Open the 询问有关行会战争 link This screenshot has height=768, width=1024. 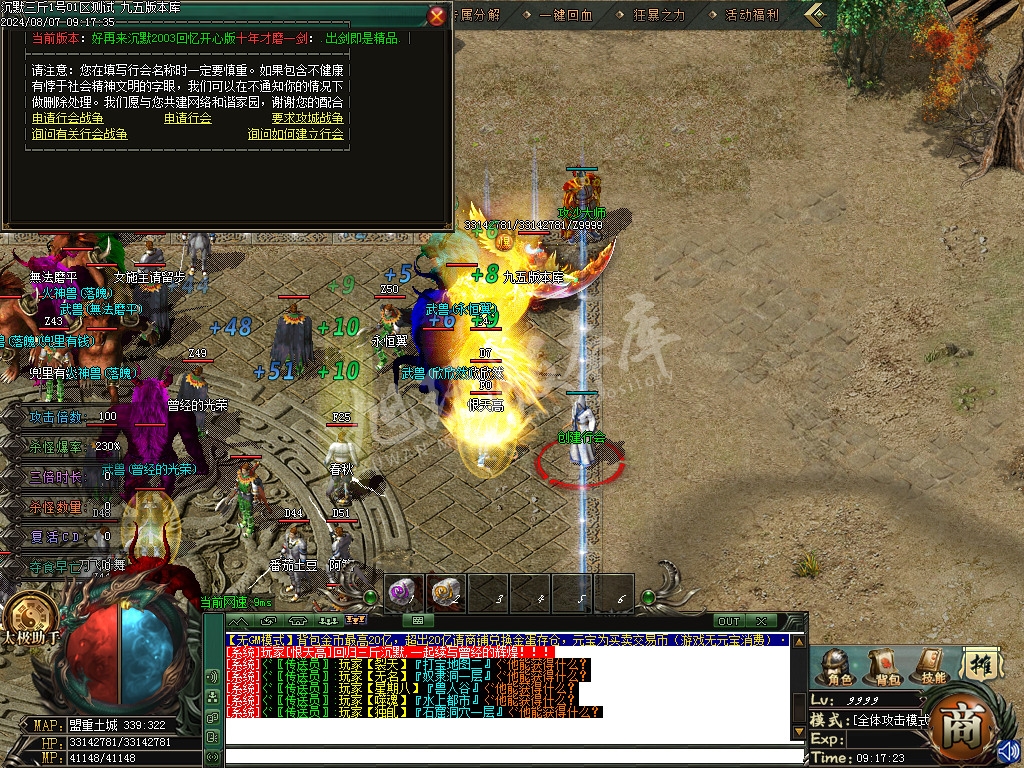[x=80, y=134]
